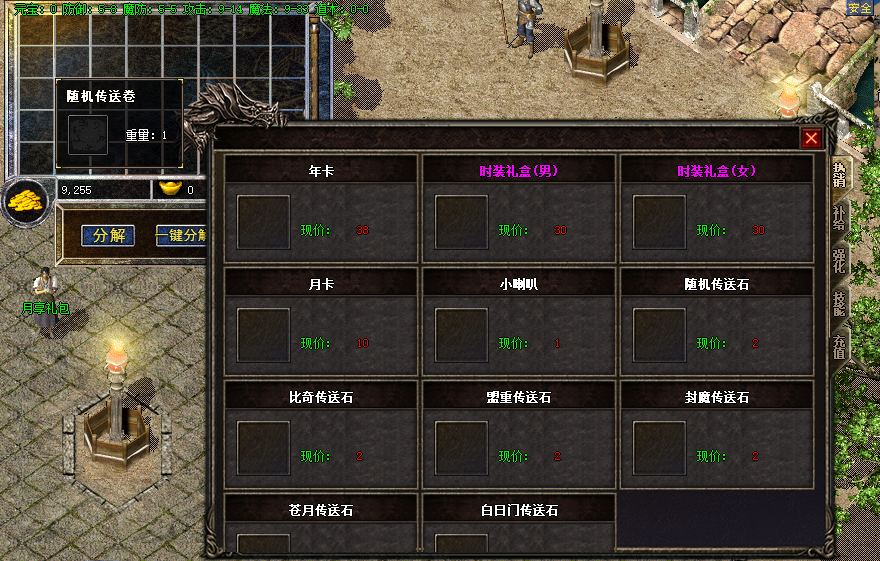Select the 强化 shop tab
Image resolution: width=880 pixels, height=561 pixels.
(x=839, y=260)
